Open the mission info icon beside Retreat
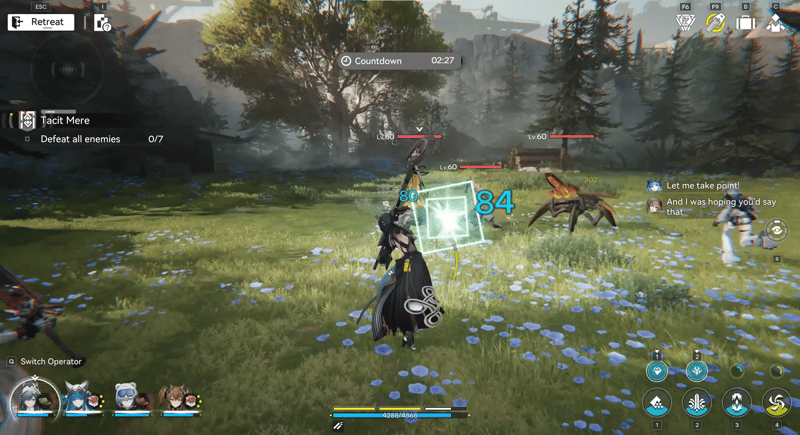This screenshot has width=800, height=435. tap(102, 22)
